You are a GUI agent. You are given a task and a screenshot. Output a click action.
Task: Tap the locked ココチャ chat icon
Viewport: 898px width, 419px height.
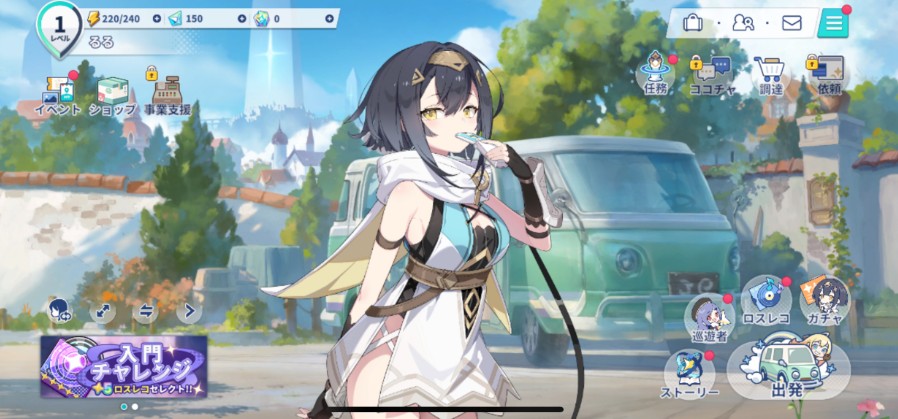(712, 73)
